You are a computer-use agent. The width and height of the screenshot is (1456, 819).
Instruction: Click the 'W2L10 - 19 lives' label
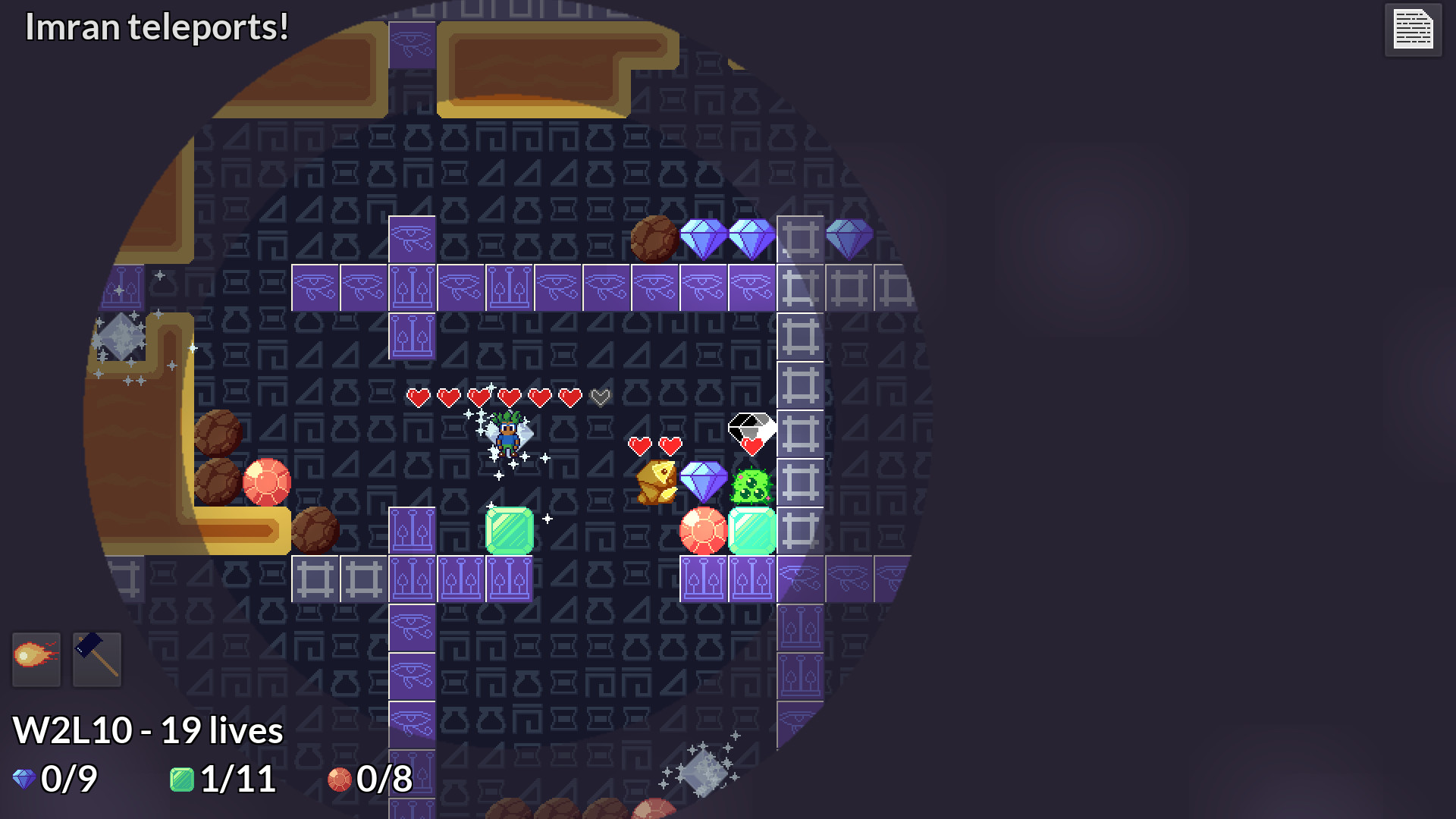click(x=148, y=730)
